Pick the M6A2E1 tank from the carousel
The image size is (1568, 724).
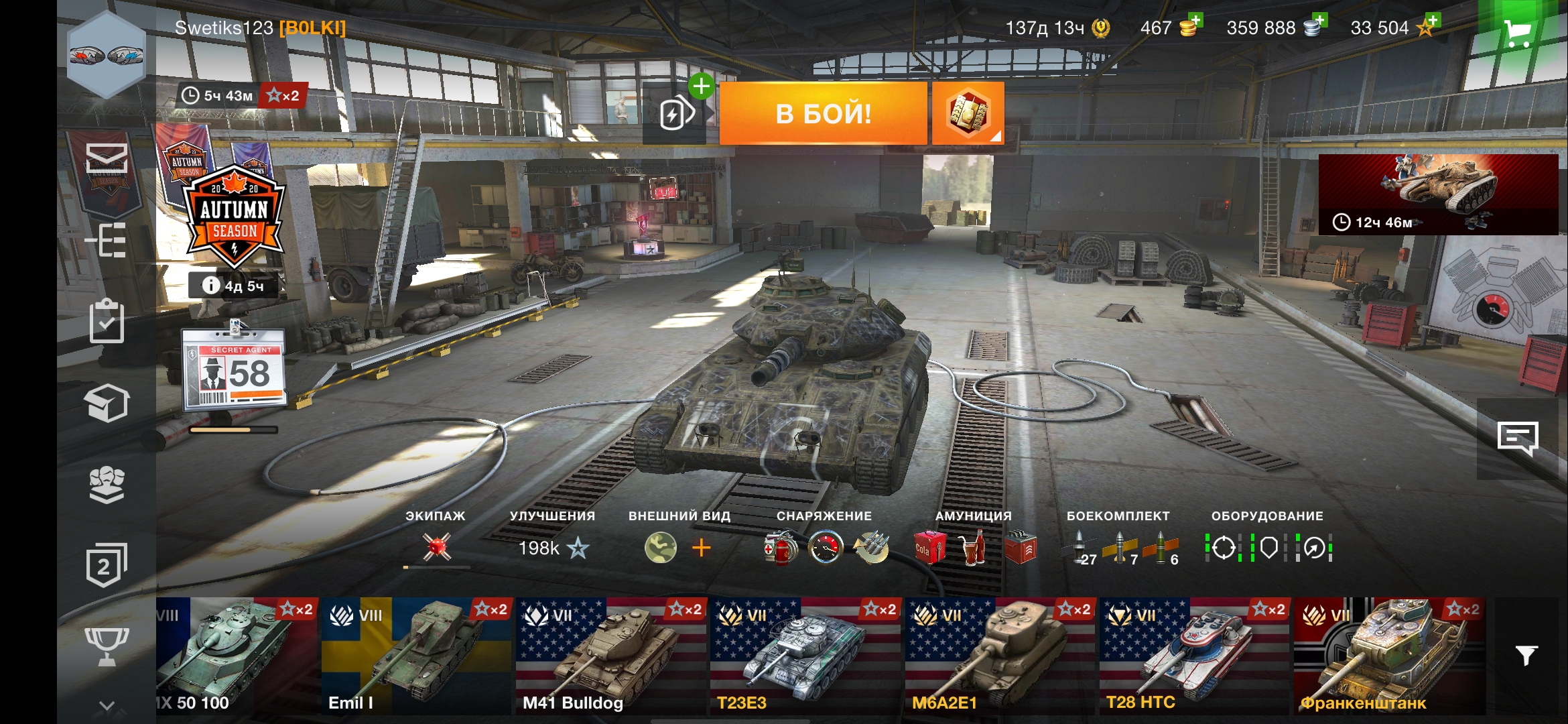coord(999,656)
